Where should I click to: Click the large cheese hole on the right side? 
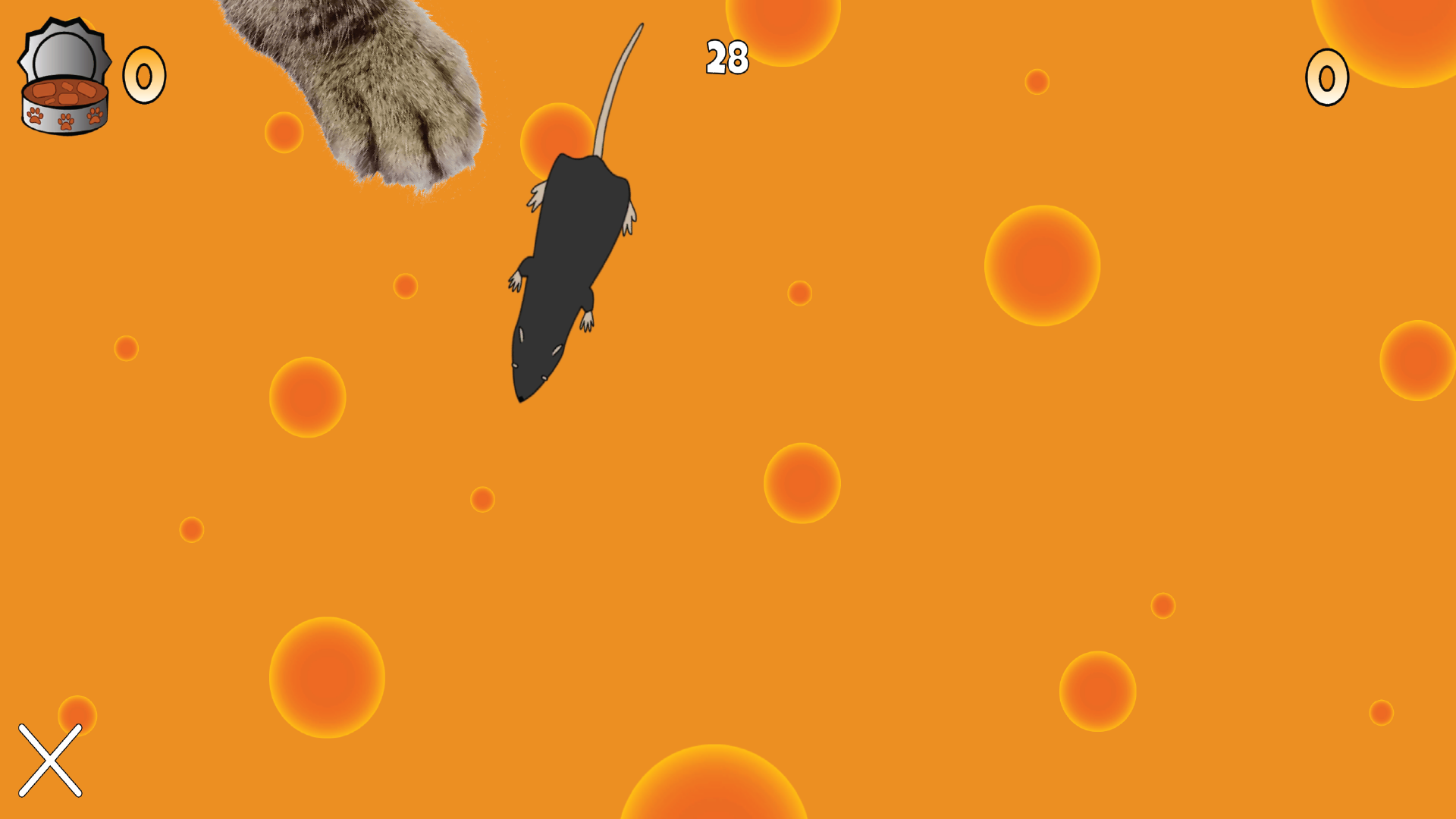1043,265
